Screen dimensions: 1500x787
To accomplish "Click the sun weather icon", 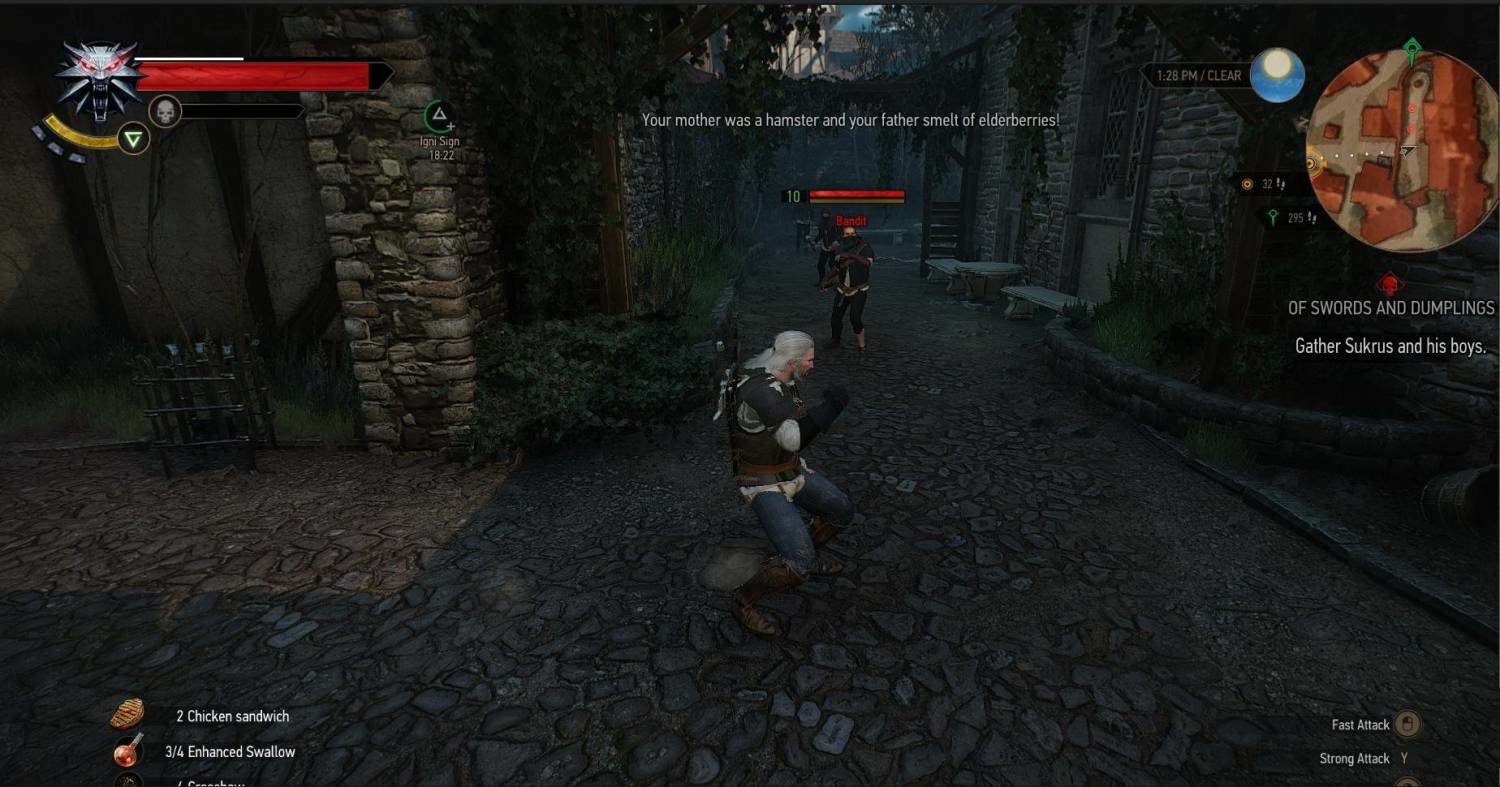I will [1277, 75].
